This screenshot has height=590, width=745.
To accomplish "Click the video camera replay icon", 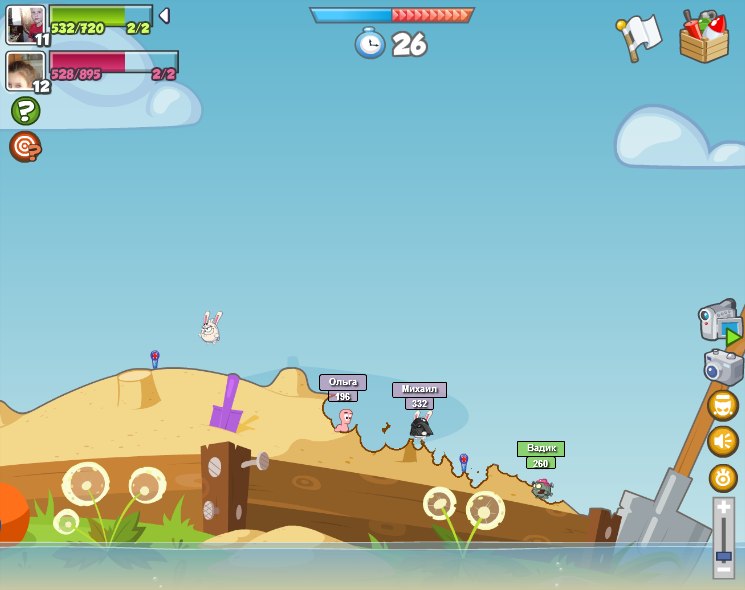I will point(720,322).
